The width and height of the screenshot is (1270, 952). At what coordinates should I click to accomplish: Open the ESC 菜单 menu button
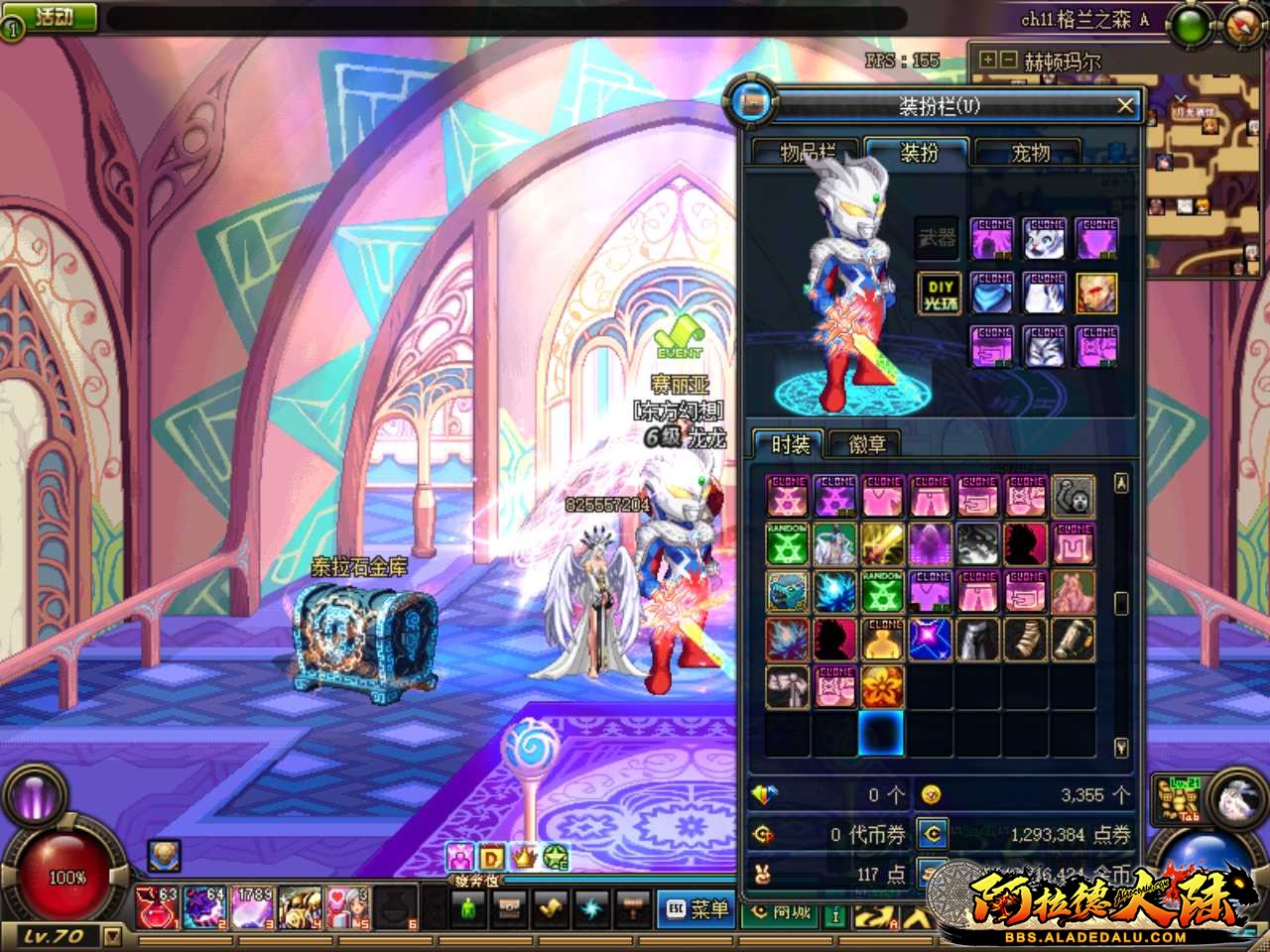pos(697,908)
